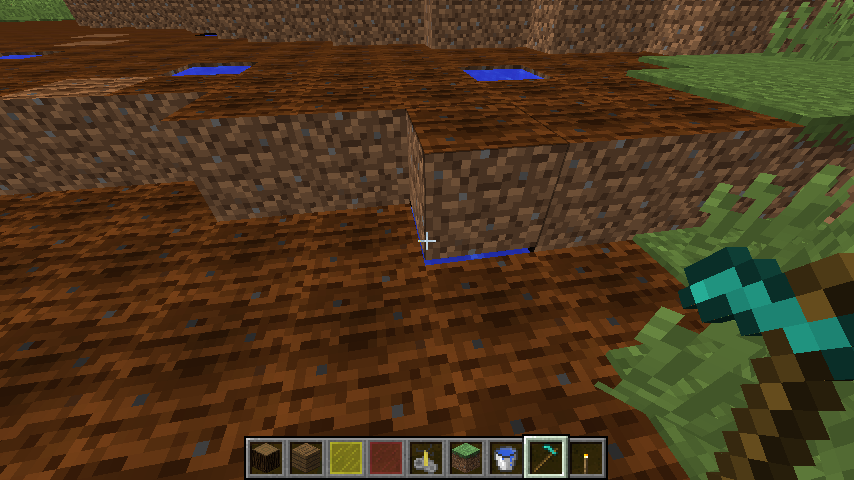This screenshot has width=854, height=480.
Task: Equip the water bucket
Action: click(x=506, y=458)
